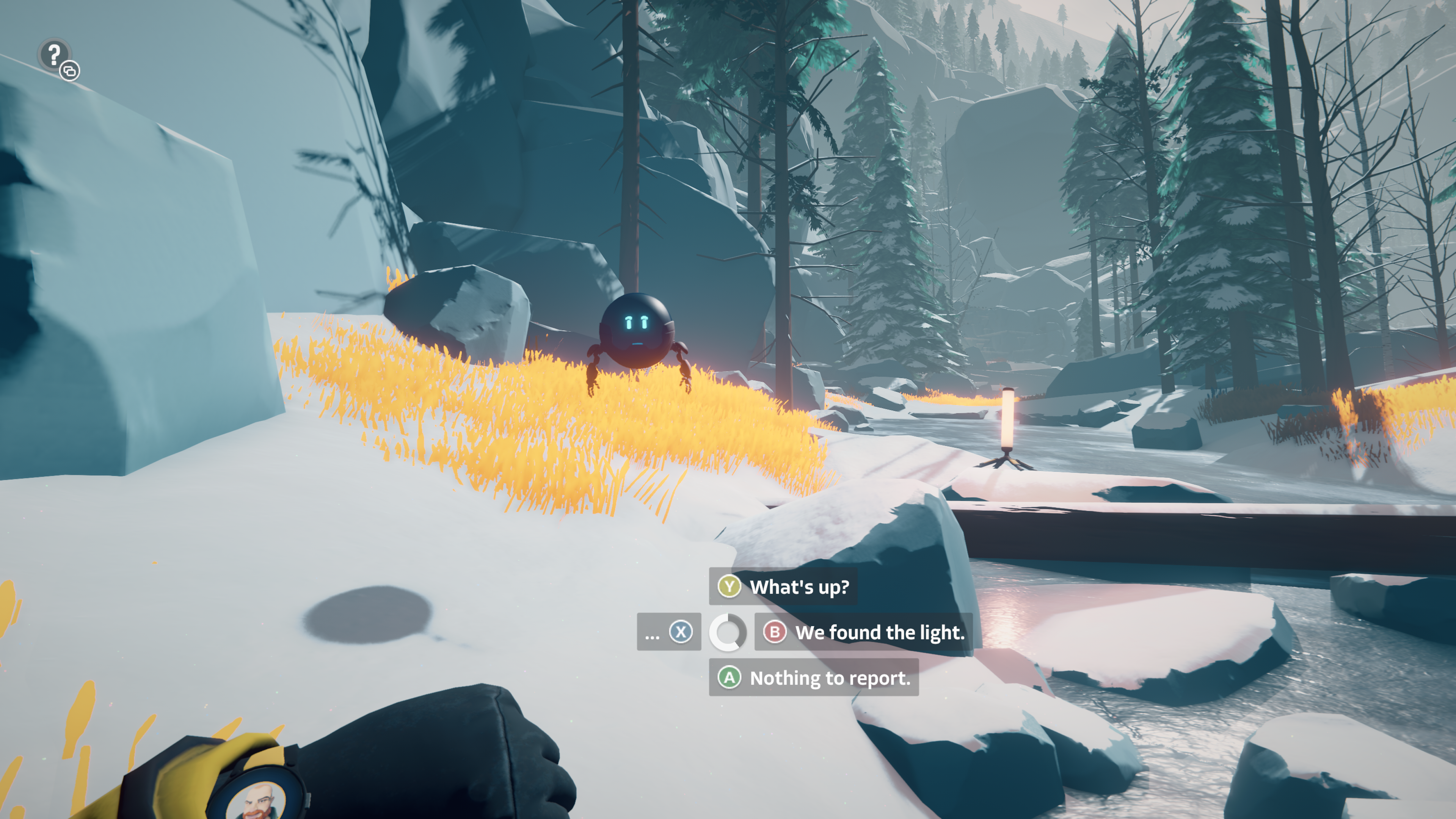Viewport: 1456px width, 819px height.
Task: Choose the "What's up?" dialogue reply
Action: pos(783,587)
